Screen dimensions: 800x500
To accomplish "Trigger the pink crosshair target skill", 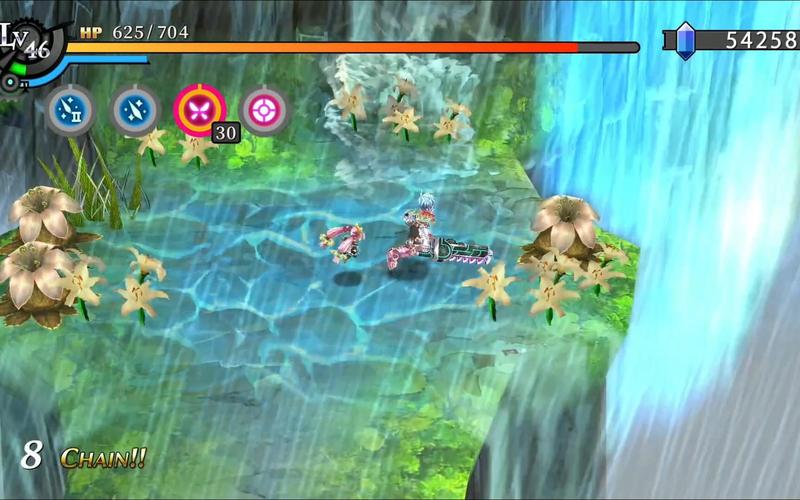I will pyautogui.click(x=265, y=109).
